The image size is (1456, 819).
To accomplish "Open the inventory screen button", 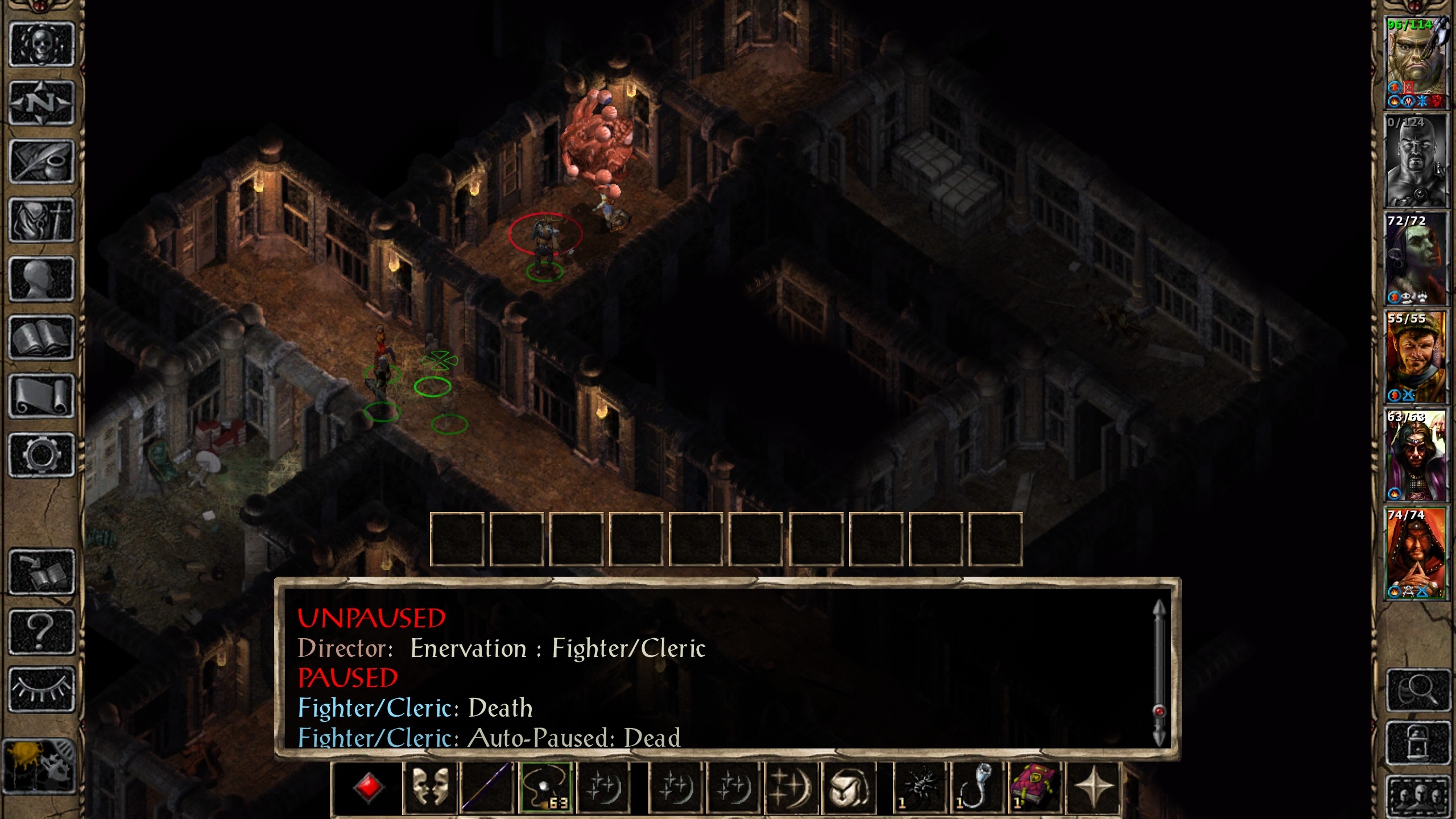I will (x=42, y=221).
